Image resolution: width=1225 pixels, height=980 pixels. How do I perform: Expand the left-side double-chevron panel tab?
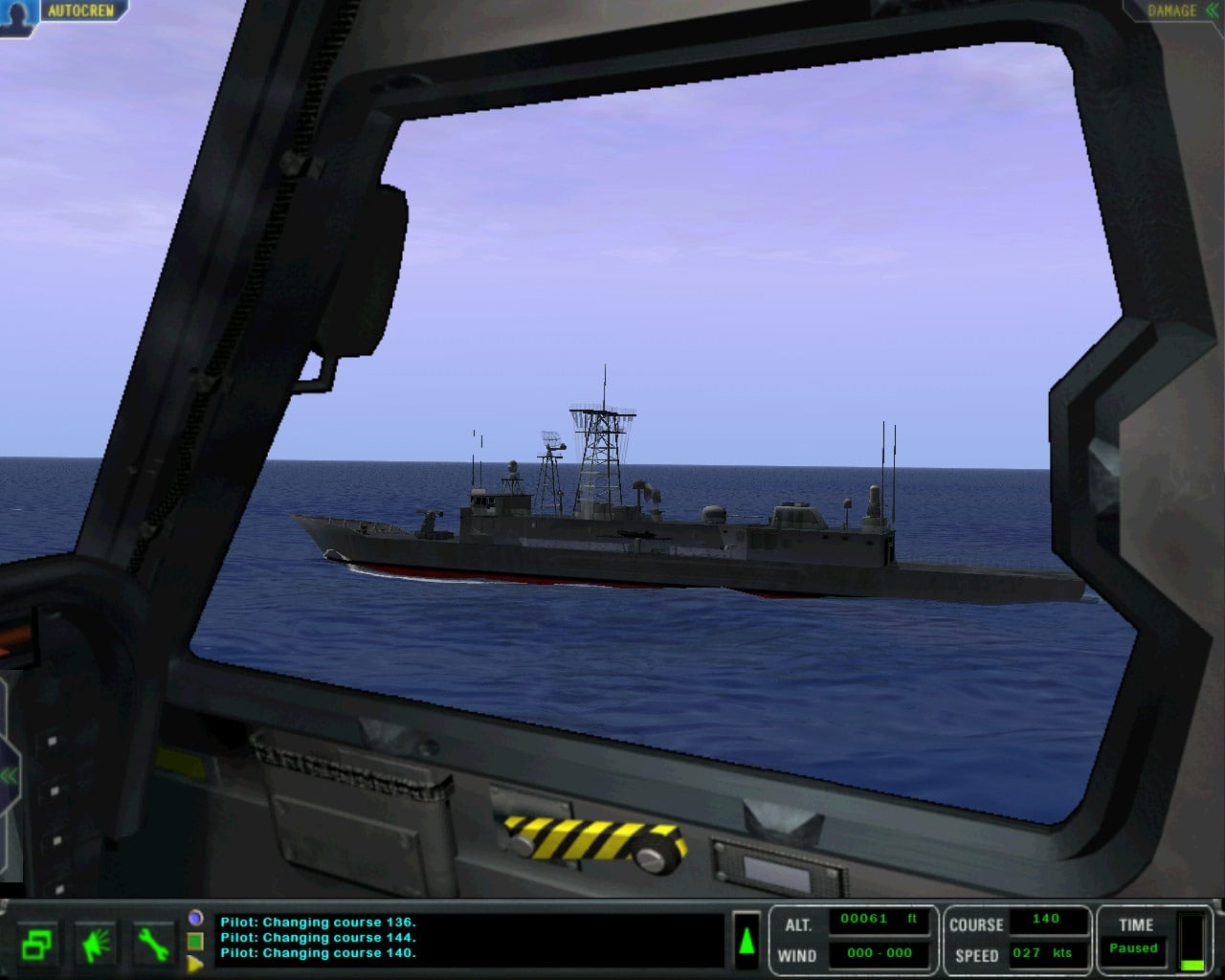pos(9,775)
